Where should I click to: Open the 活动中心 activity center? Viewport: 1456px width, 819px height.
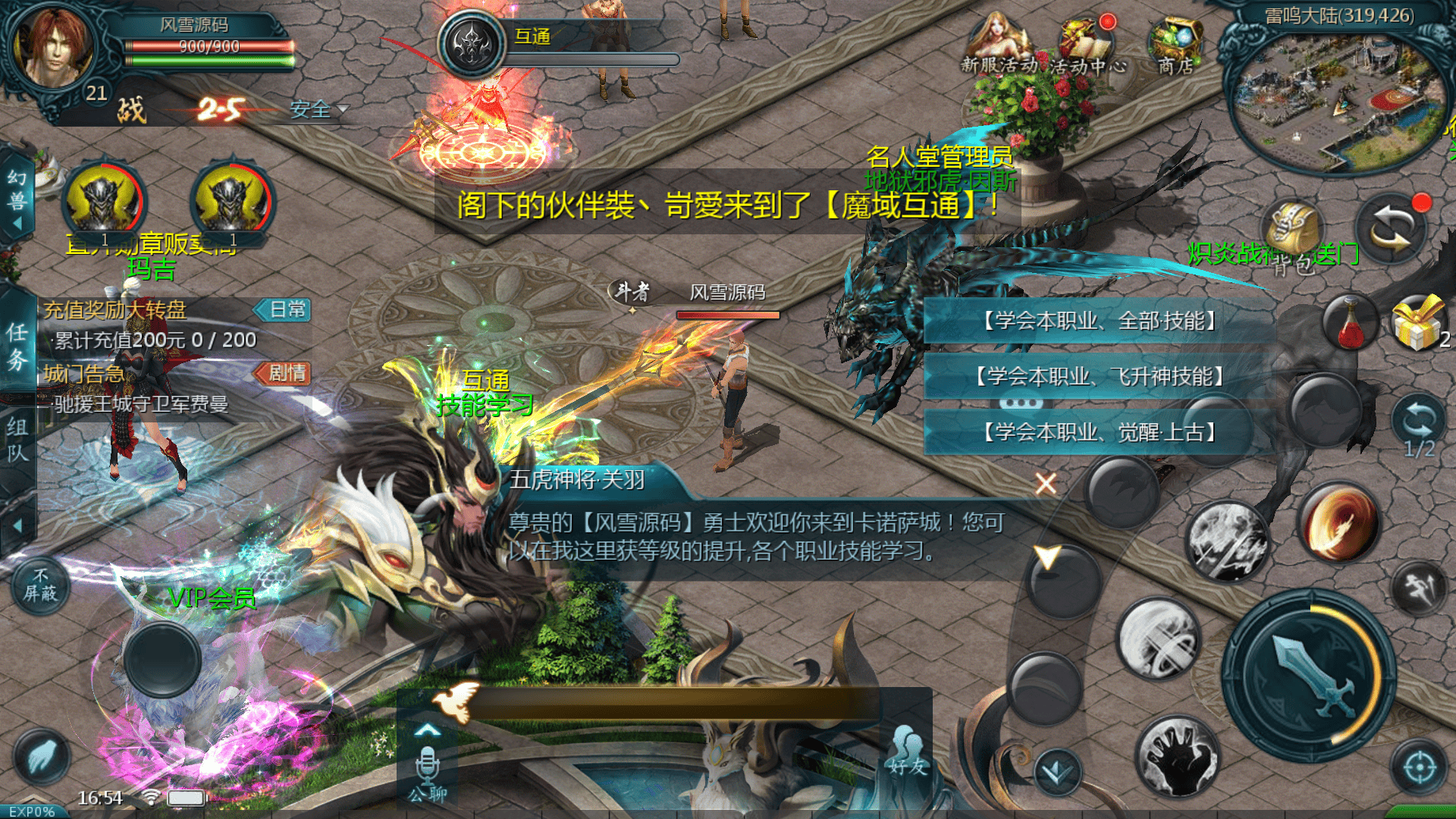pos(1086,45)
